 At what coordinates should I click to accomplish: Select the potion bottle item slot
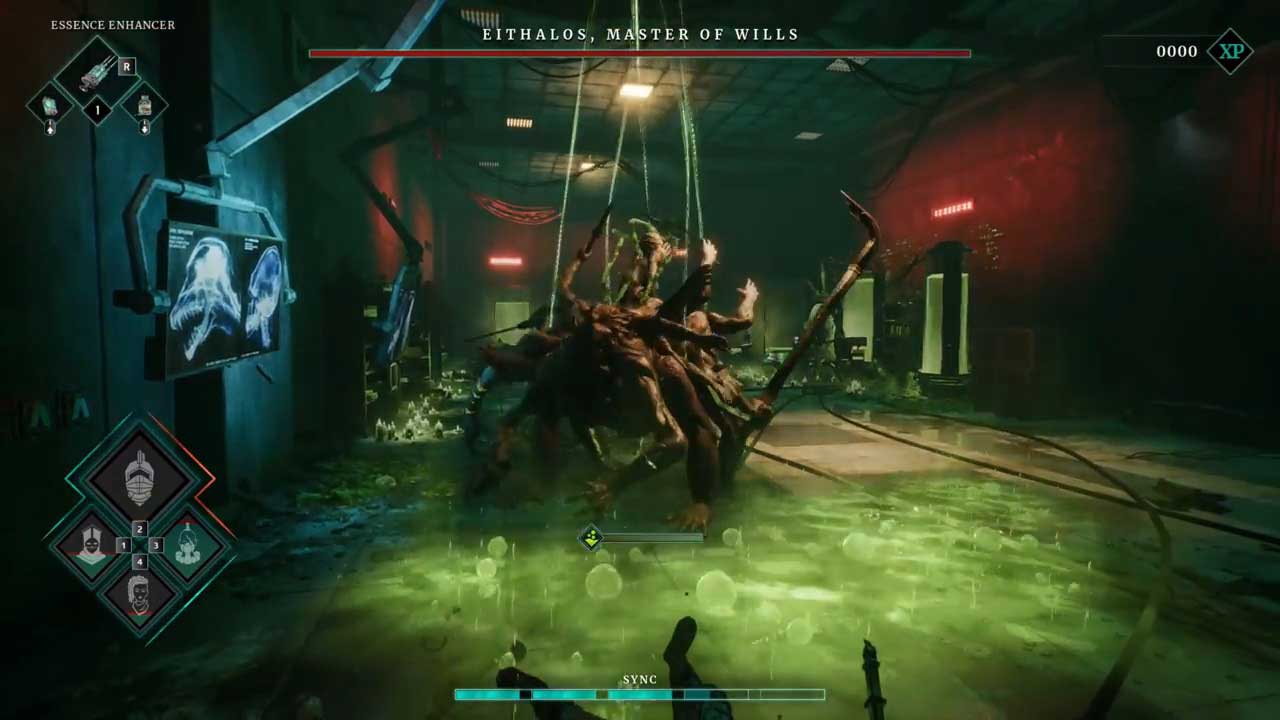[x=145, y=105]
